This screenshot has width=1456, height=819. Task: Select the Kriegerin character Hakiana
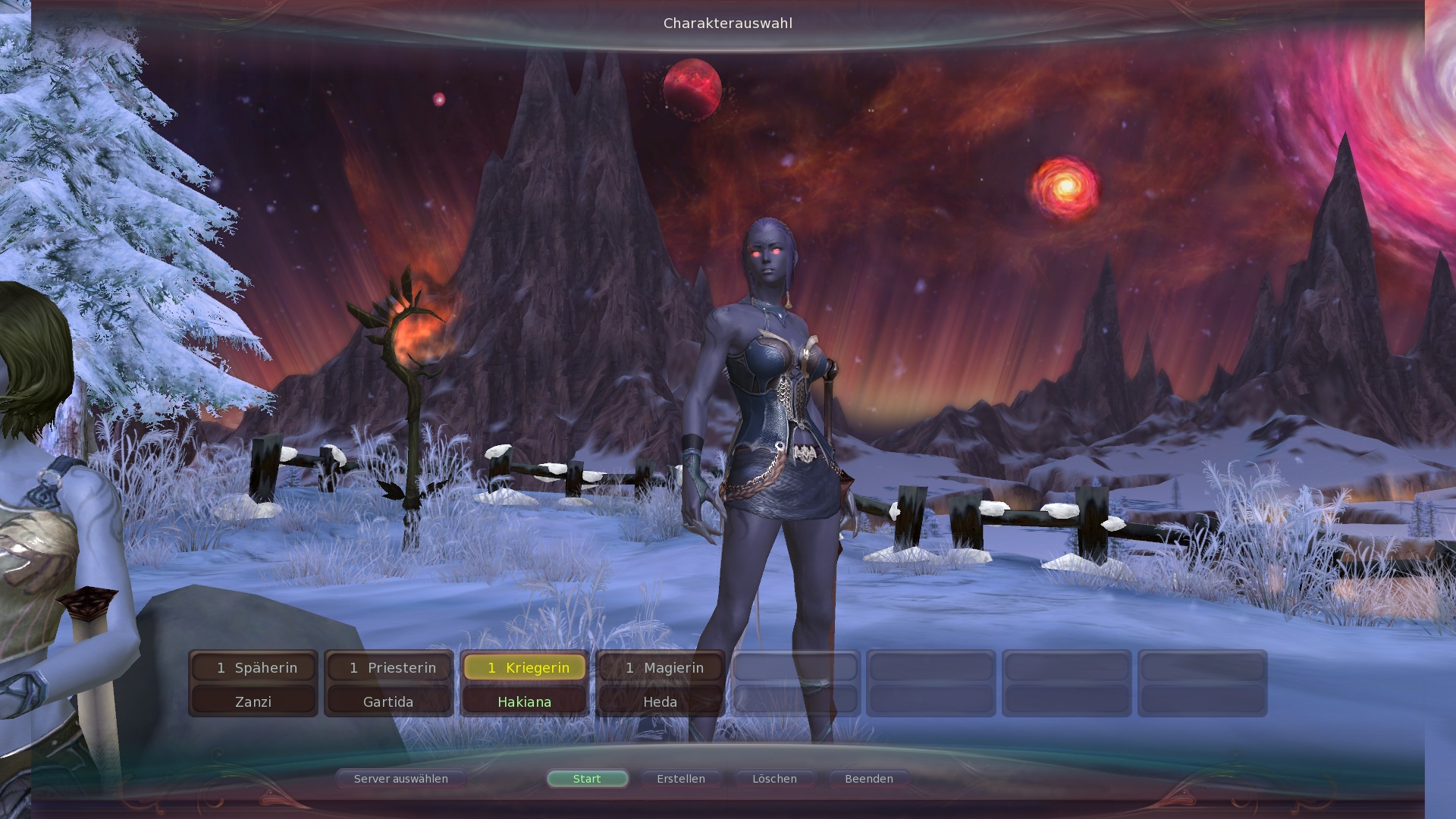click(524, 683)
